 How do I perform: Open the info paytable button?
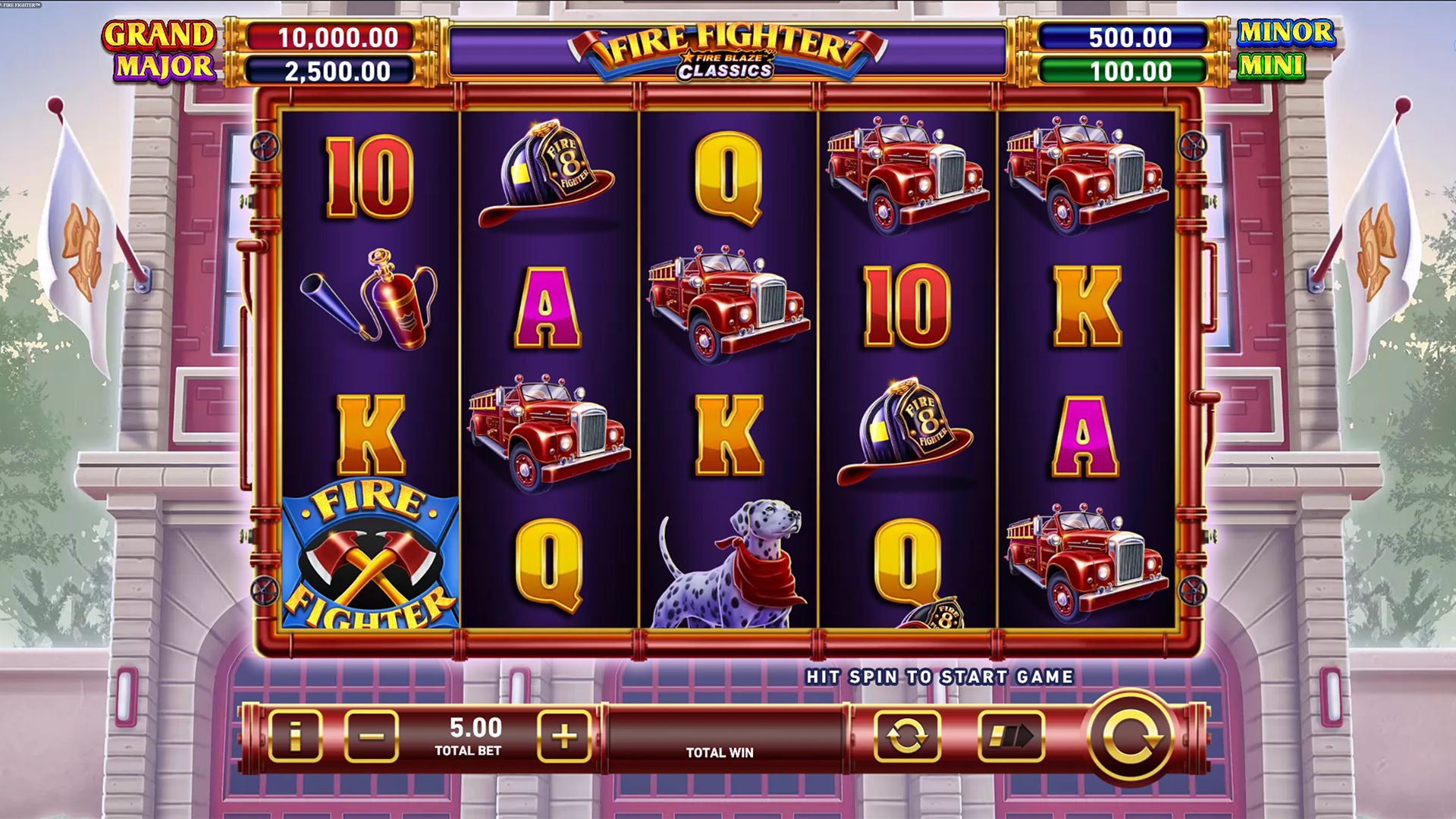295,736
